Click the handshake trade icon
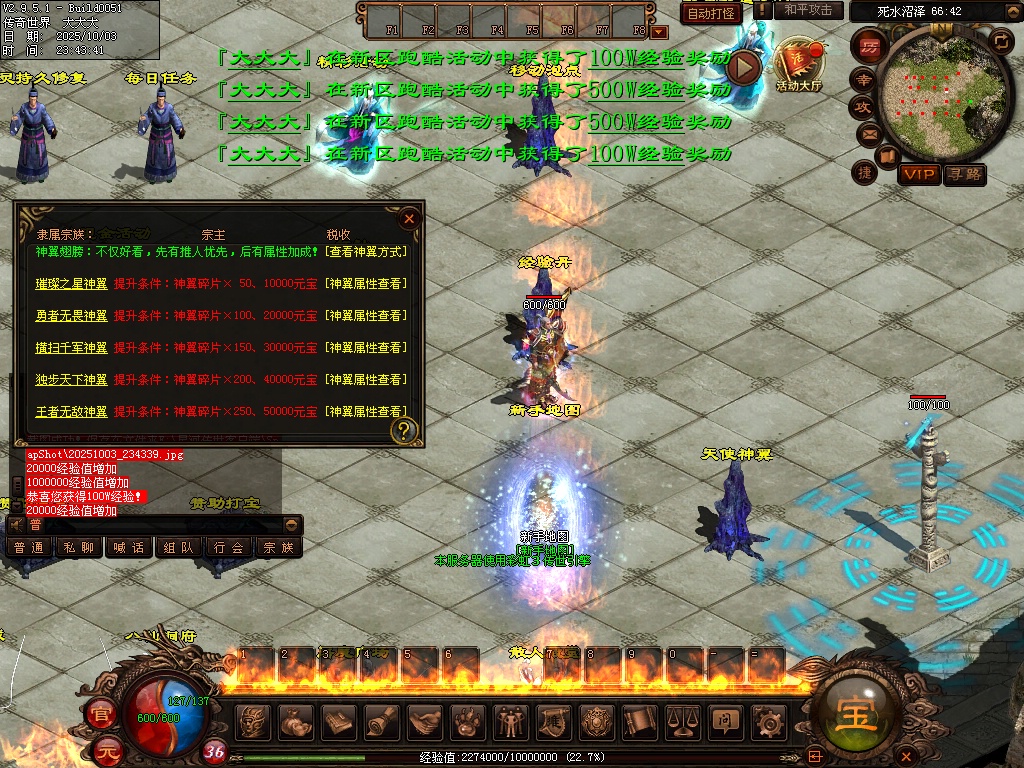Screen dimensions: 1024x768 click(426, 721)
